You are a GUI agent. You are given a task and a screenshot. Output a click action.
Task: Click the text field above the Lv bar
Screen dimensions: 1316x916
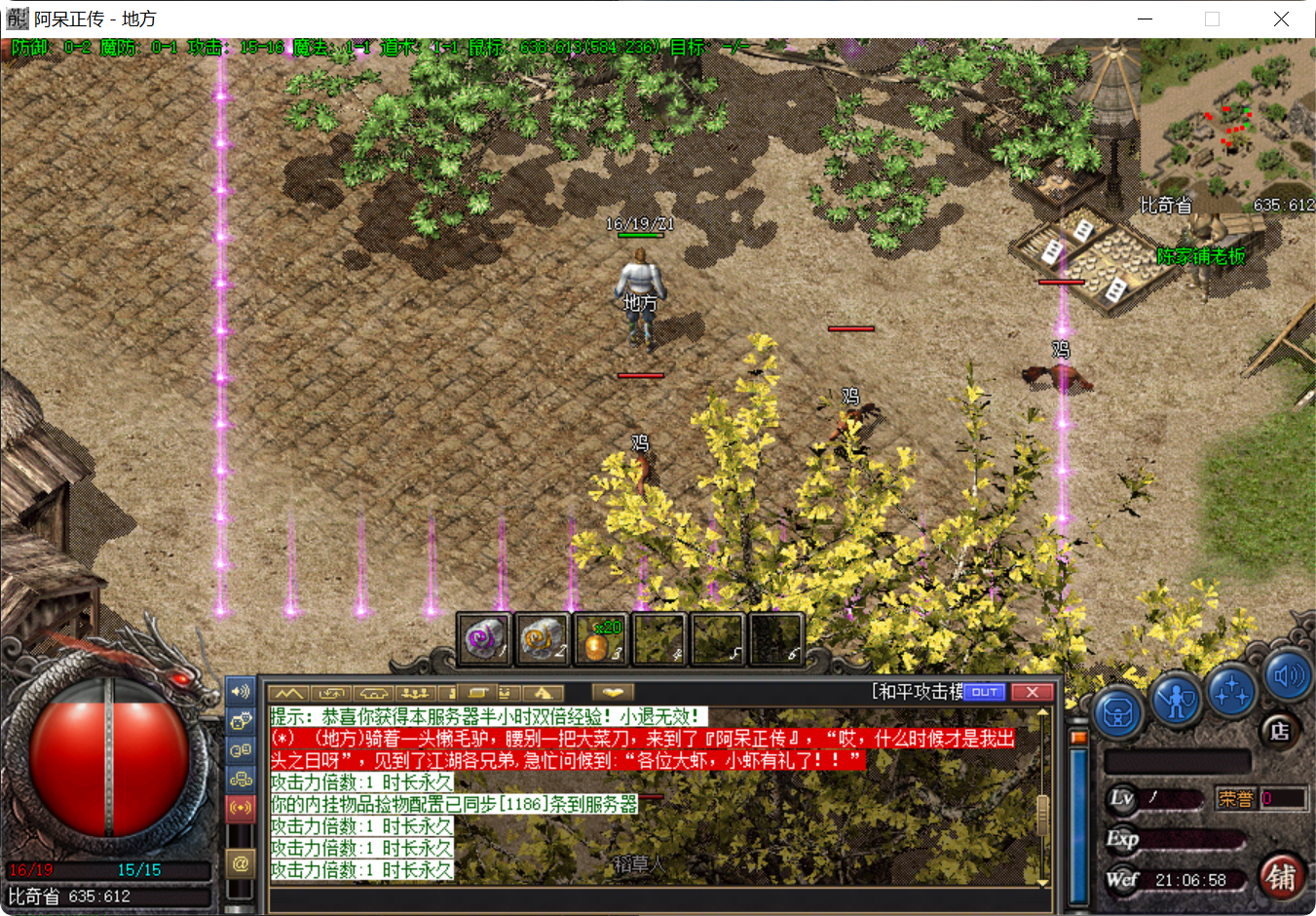point(1177,760)
